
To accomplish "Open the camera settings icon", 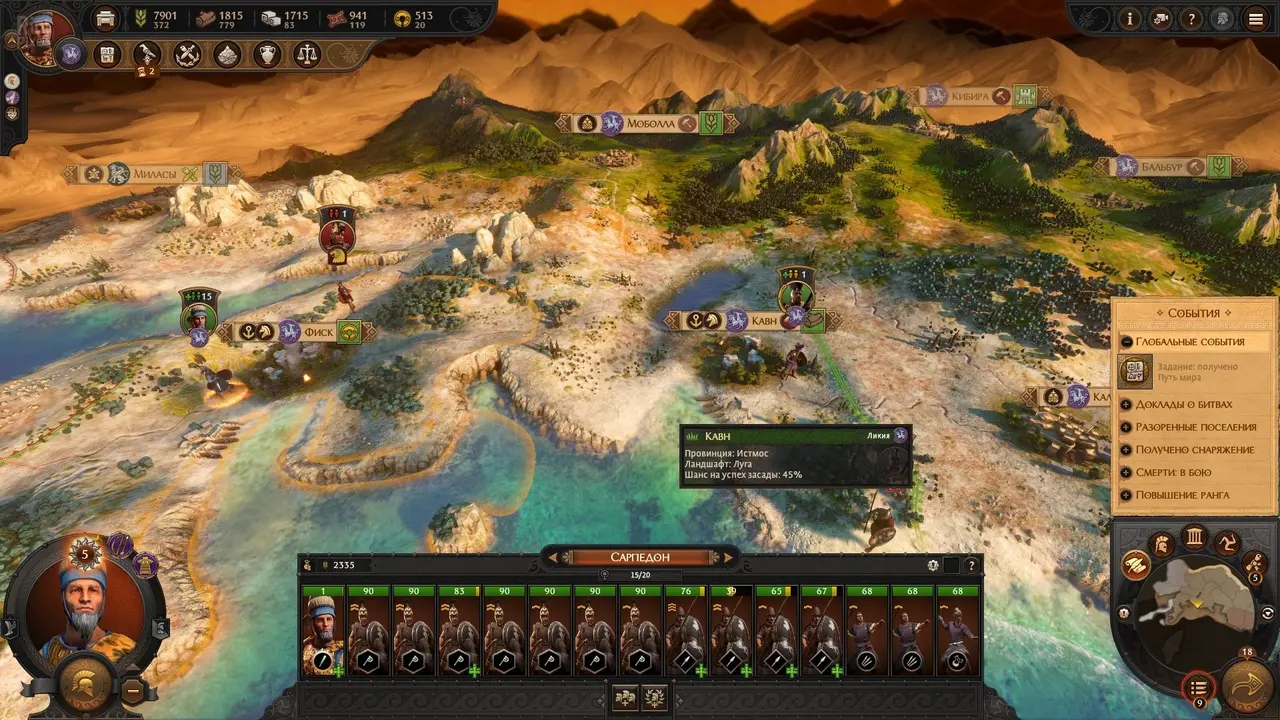I will pos(1161,18).
